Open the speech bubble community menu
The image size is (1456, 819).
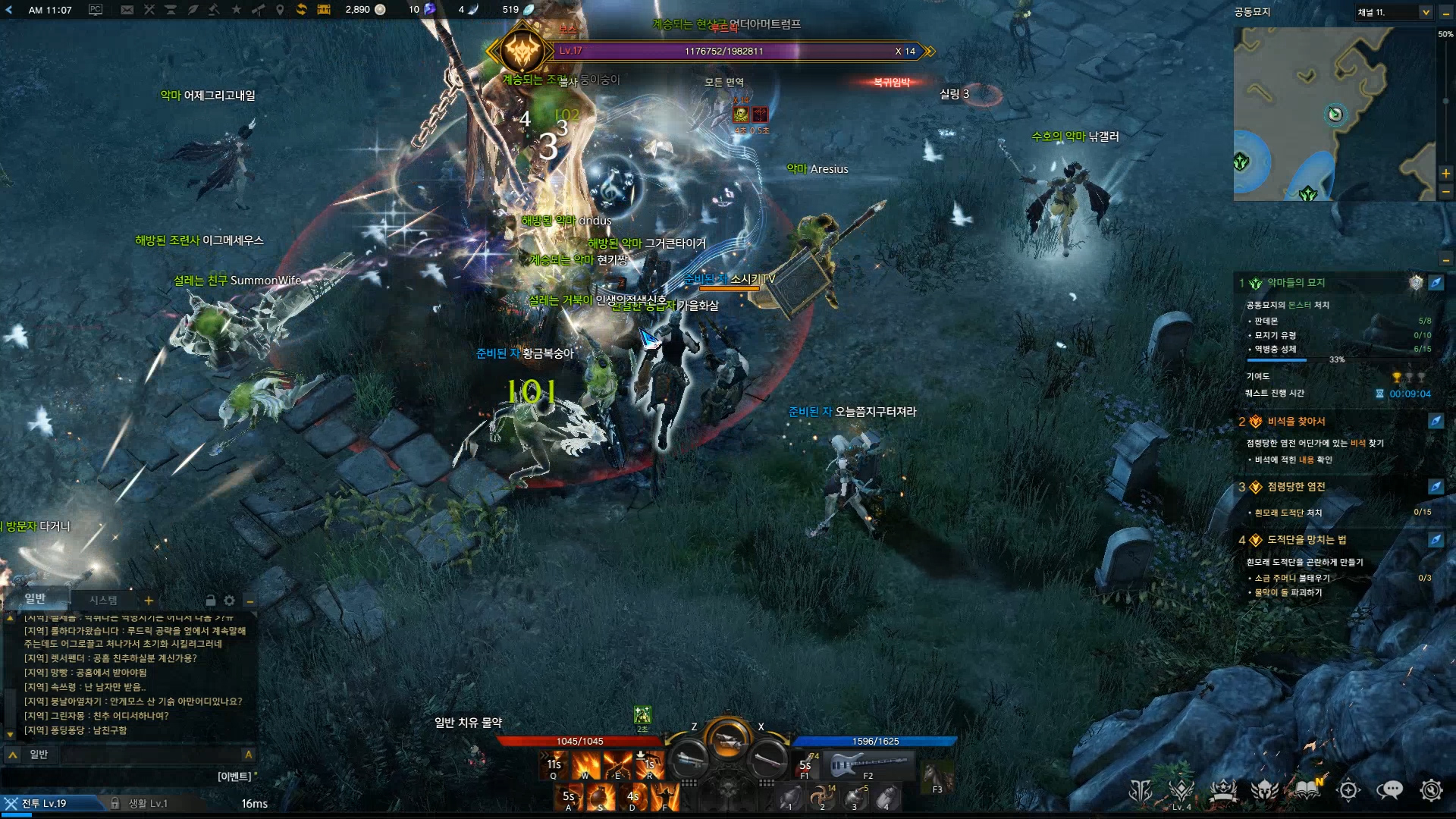click(x=1389, y=790)
